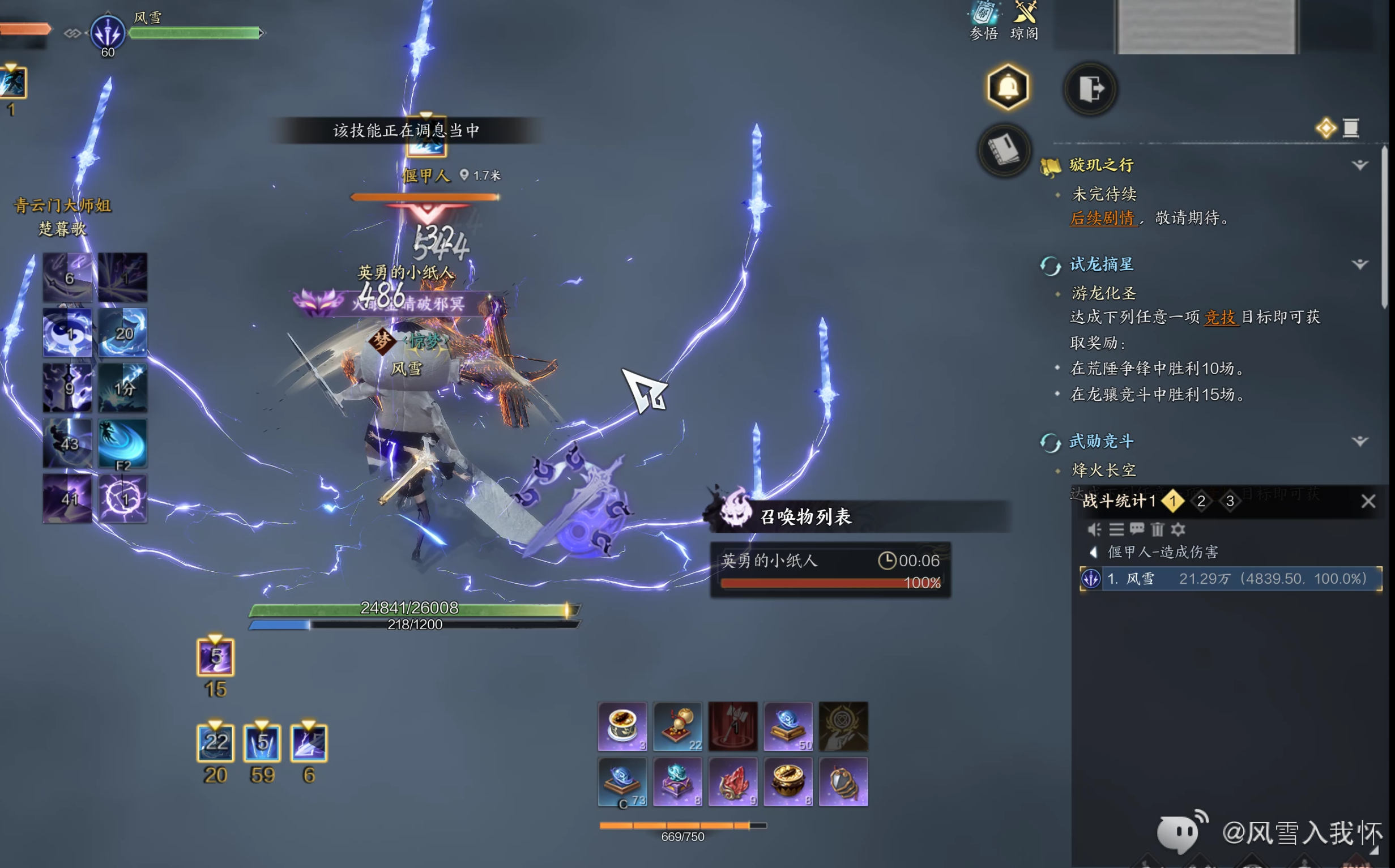Use the golden gourd item slot
Screen dimensions: 1395x868
click(677, 726)
